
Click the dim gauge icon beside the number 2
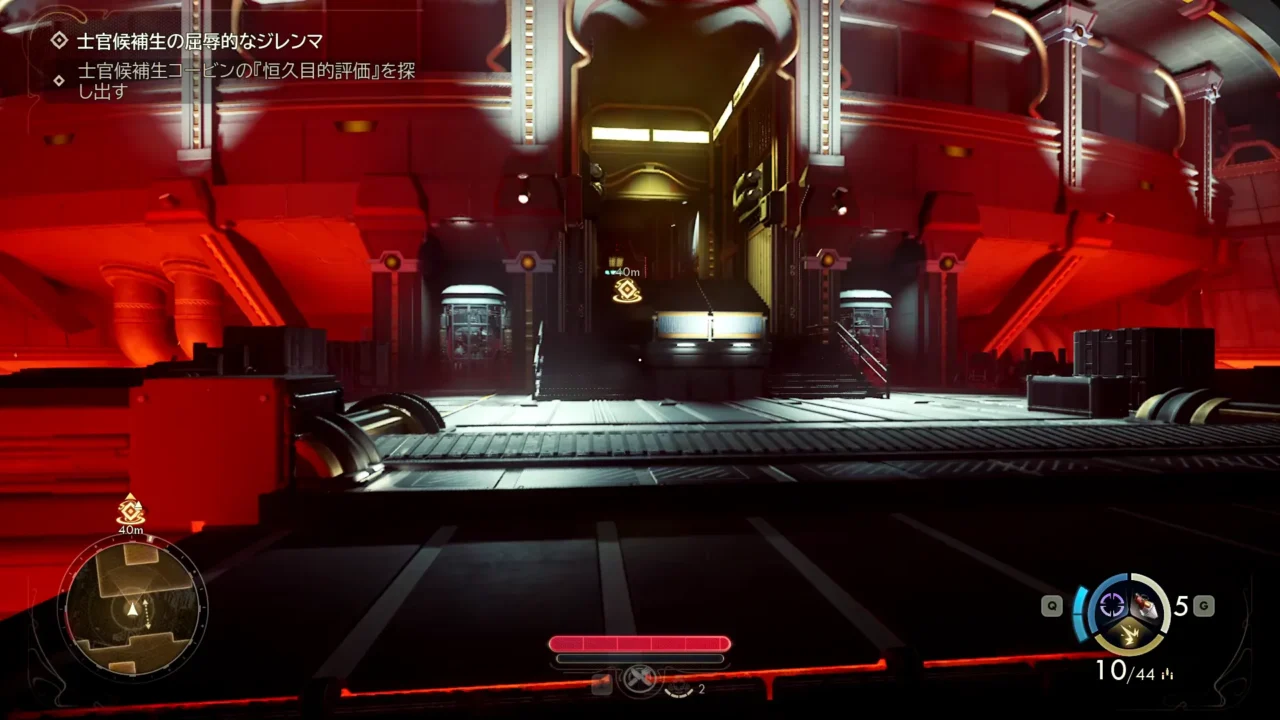679,686
